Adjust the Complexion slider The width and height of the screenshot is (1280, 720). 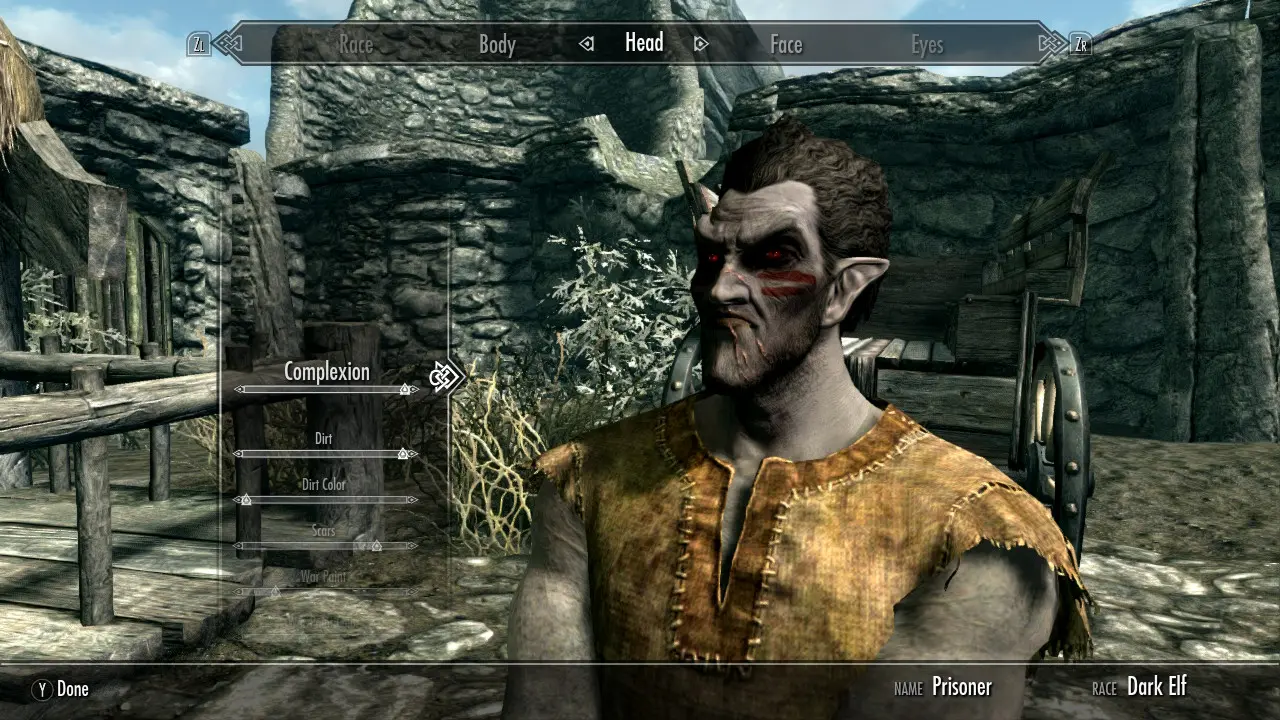pyautogui.click(x=404, y=389)
